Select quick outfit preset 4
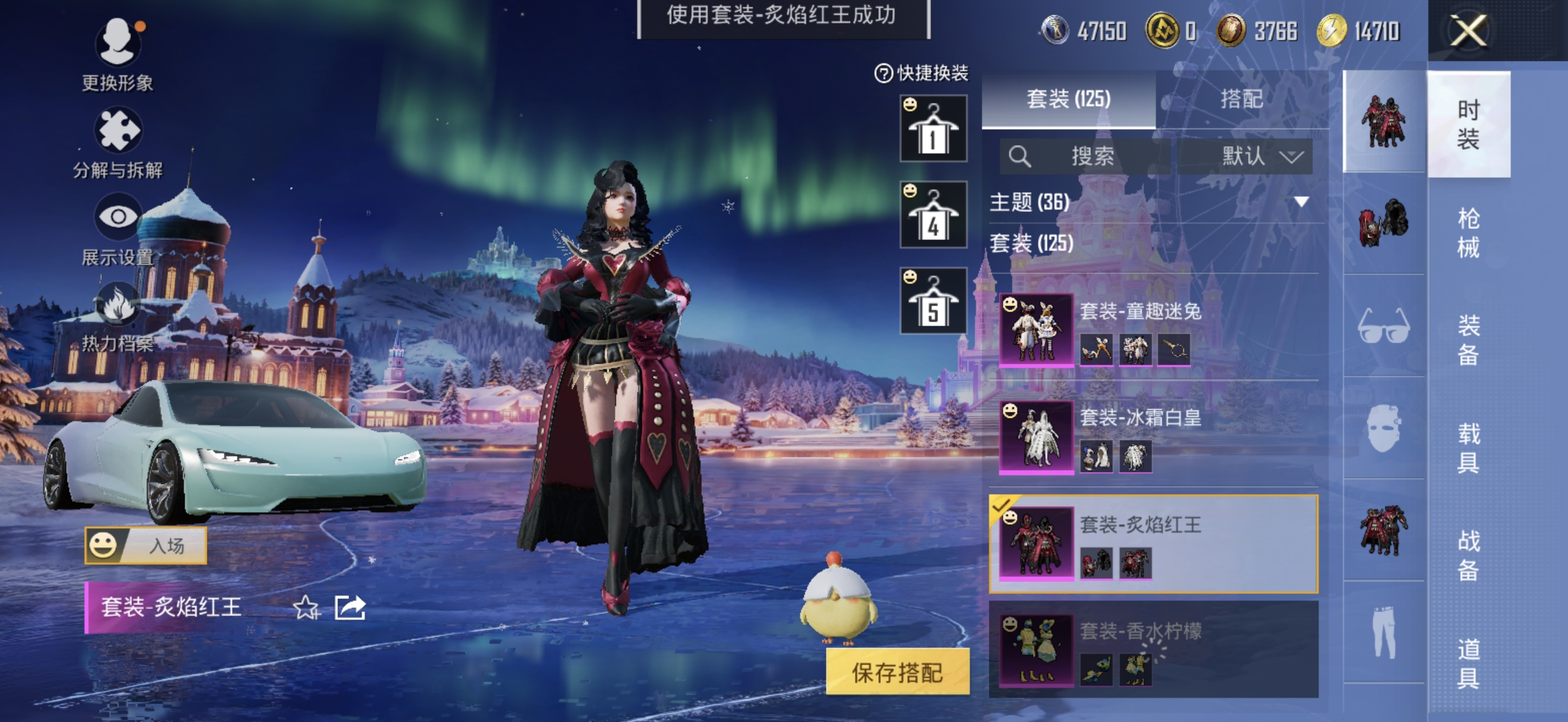The image size is (1568, 722). [x=933, y=215]
